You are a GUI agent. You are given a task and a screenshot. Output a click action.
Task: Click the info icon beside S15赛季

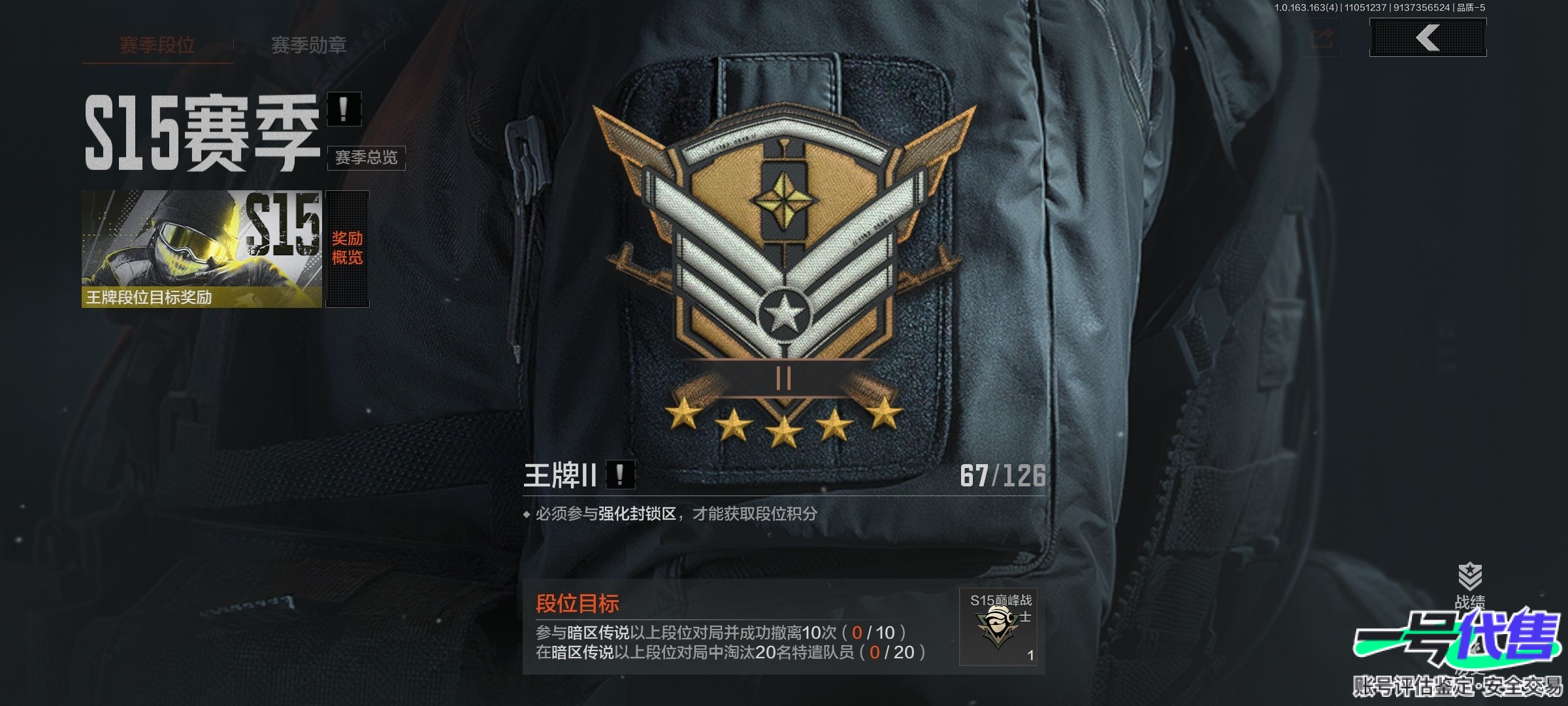pyautogui.click(x=344, y=109)
